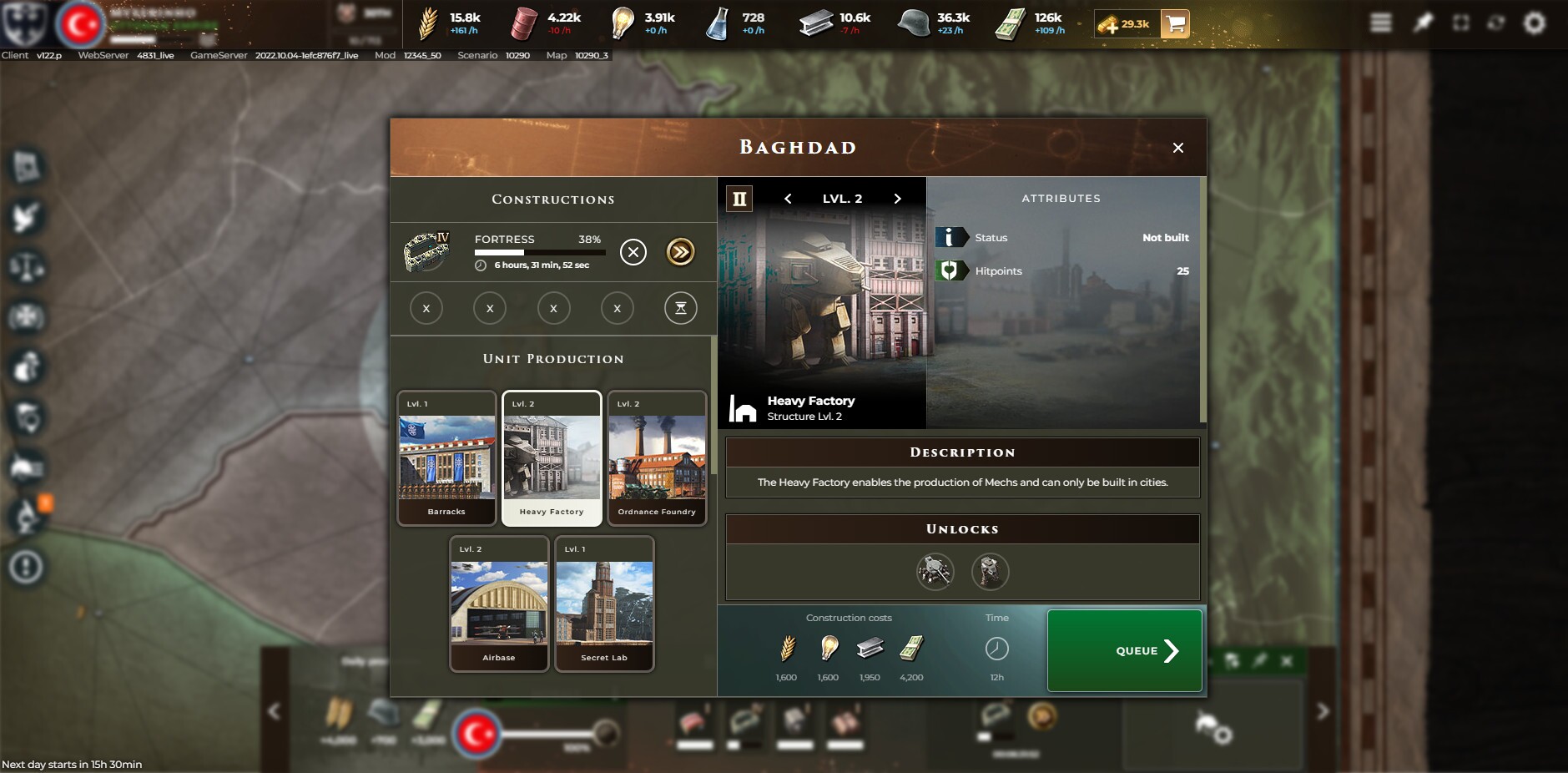This screenshot has height=773, width=1568.
Task: Toggle the hourglass queue slot
Action: tap(680, 308)
